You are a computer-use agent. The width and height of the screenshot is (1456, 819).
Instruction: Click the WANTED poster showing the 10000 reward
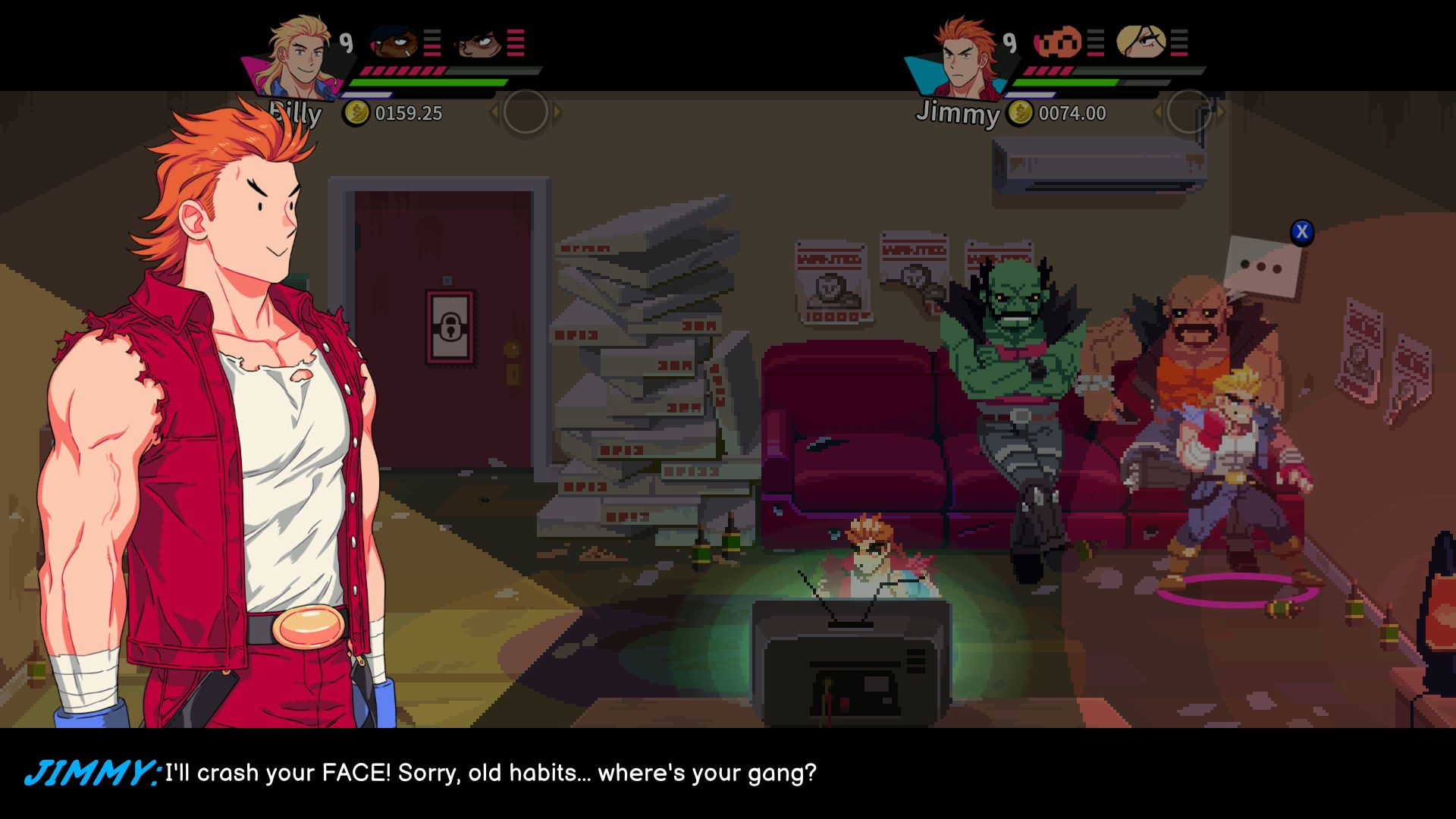pyautogui.click(x=833, y=281)
